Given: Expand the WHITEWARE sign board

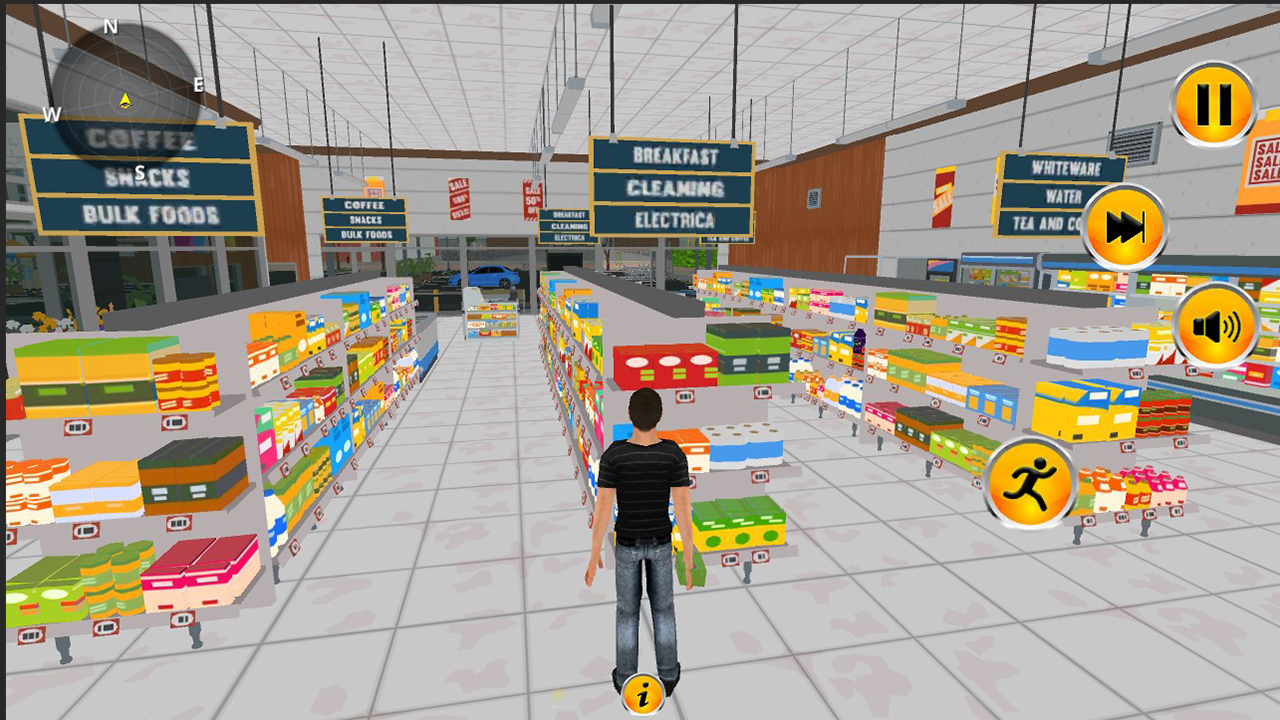Looking at the screenshot, I should coord(1065,169).
